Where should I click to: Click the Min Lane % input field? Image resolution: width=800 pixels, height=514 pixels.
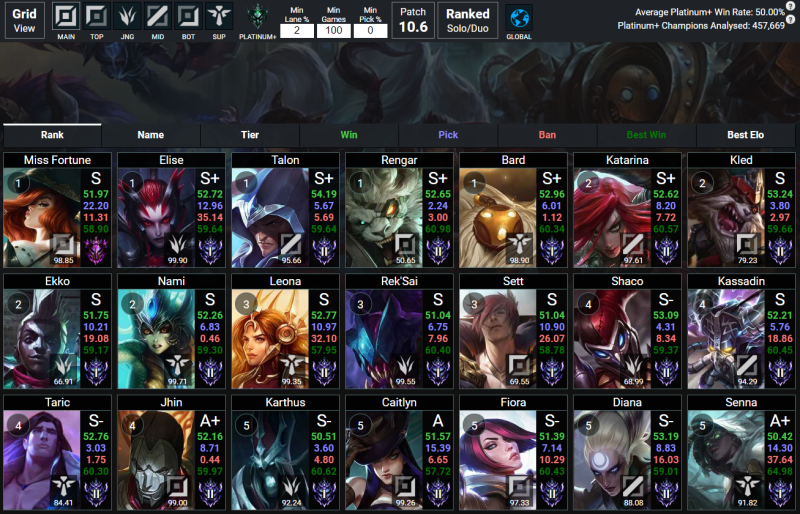click(x=296, y=30)
